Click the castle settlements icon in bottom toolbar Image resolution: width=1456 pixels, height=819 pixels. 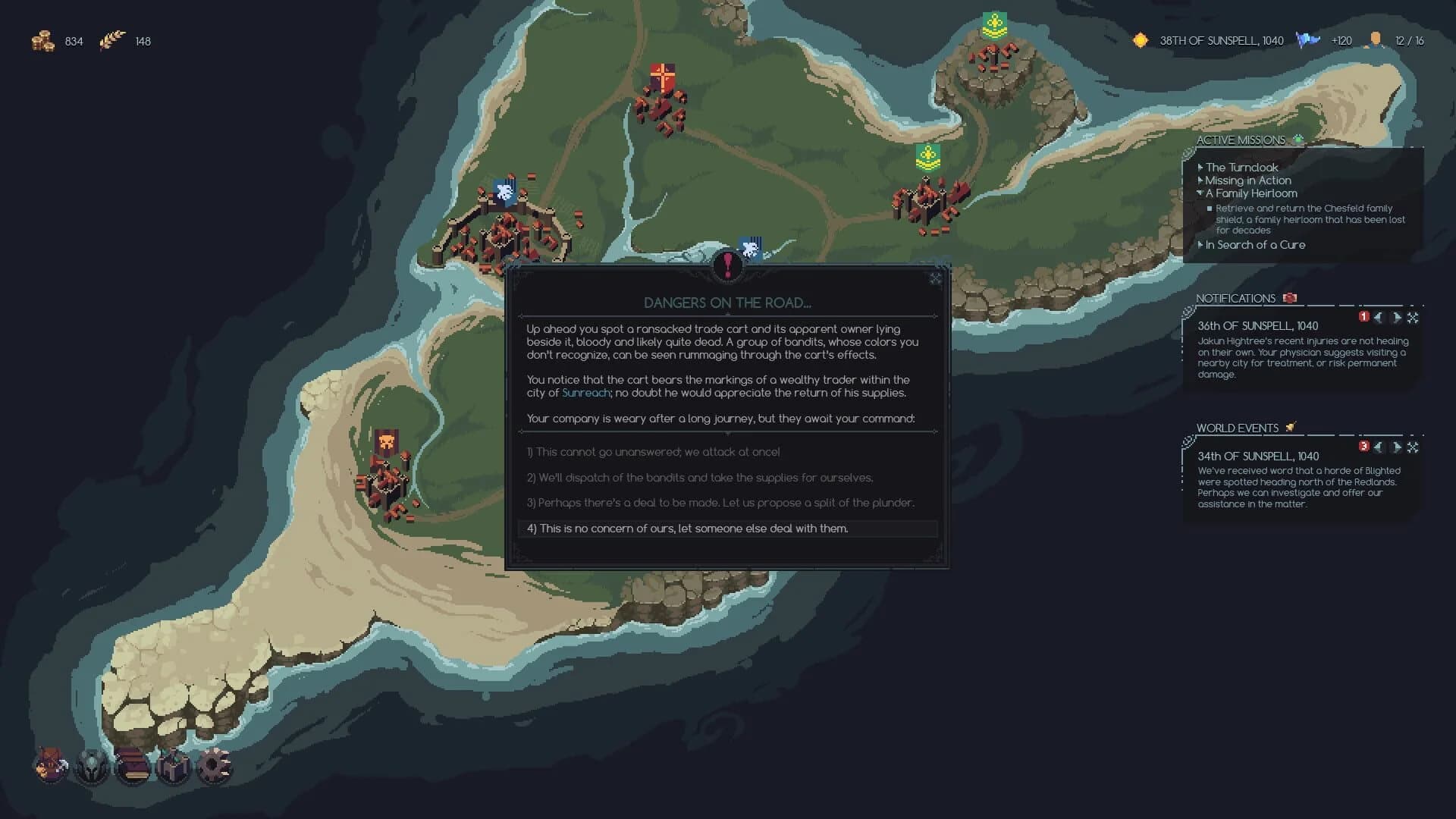coord(171,768)
